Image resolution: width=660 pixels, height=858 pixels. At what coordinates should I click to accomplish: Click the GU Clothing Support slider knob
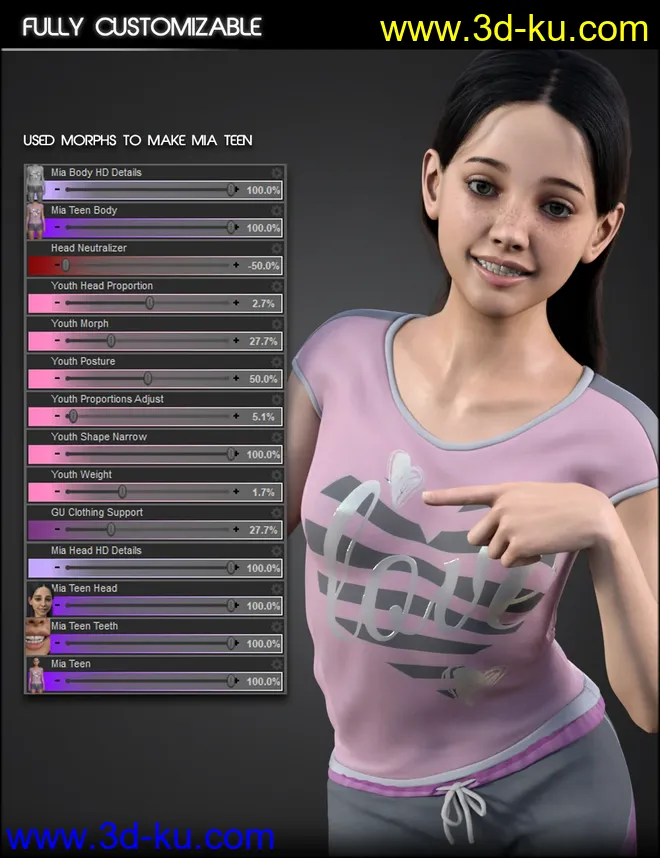(x=111, y=529)
